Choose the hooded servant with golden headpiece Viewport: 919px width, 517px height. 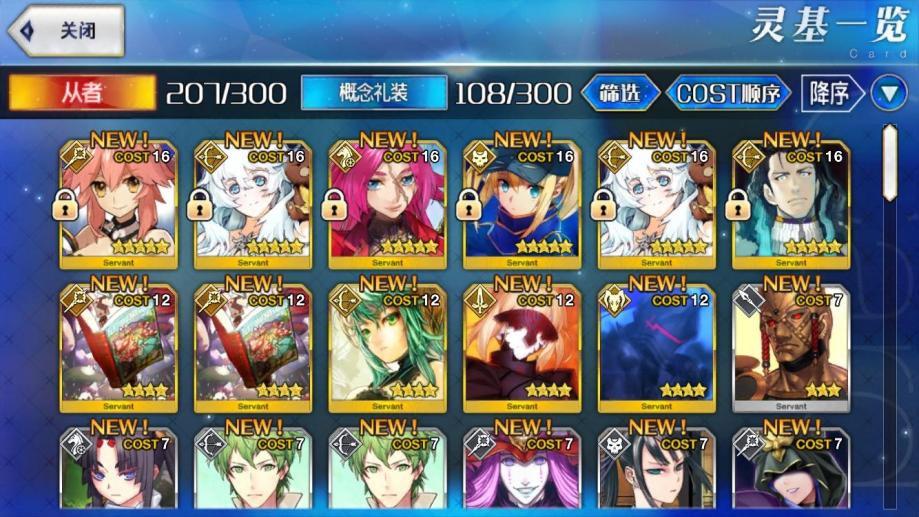point(791,474)
